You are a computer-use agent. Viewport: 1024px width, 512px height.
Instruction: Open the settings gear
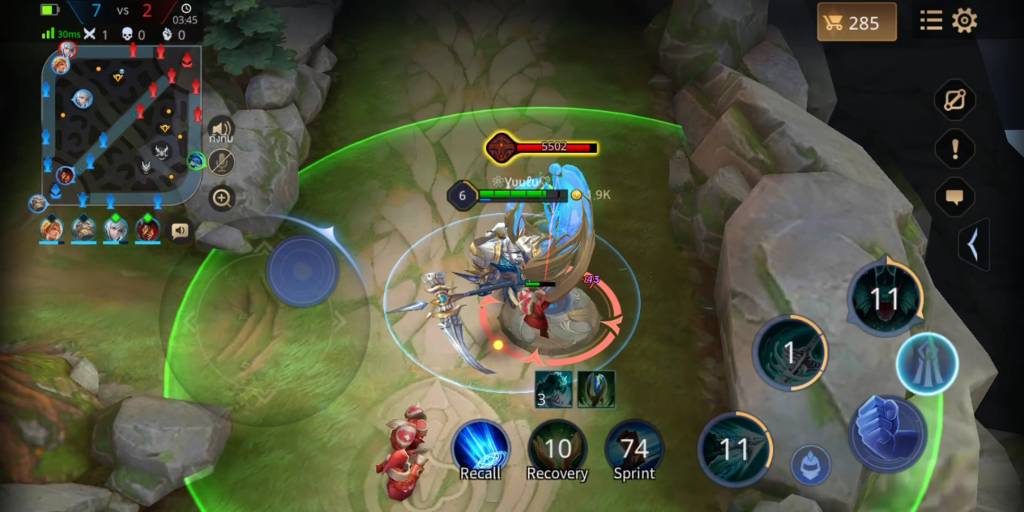[x=964, y=21]
